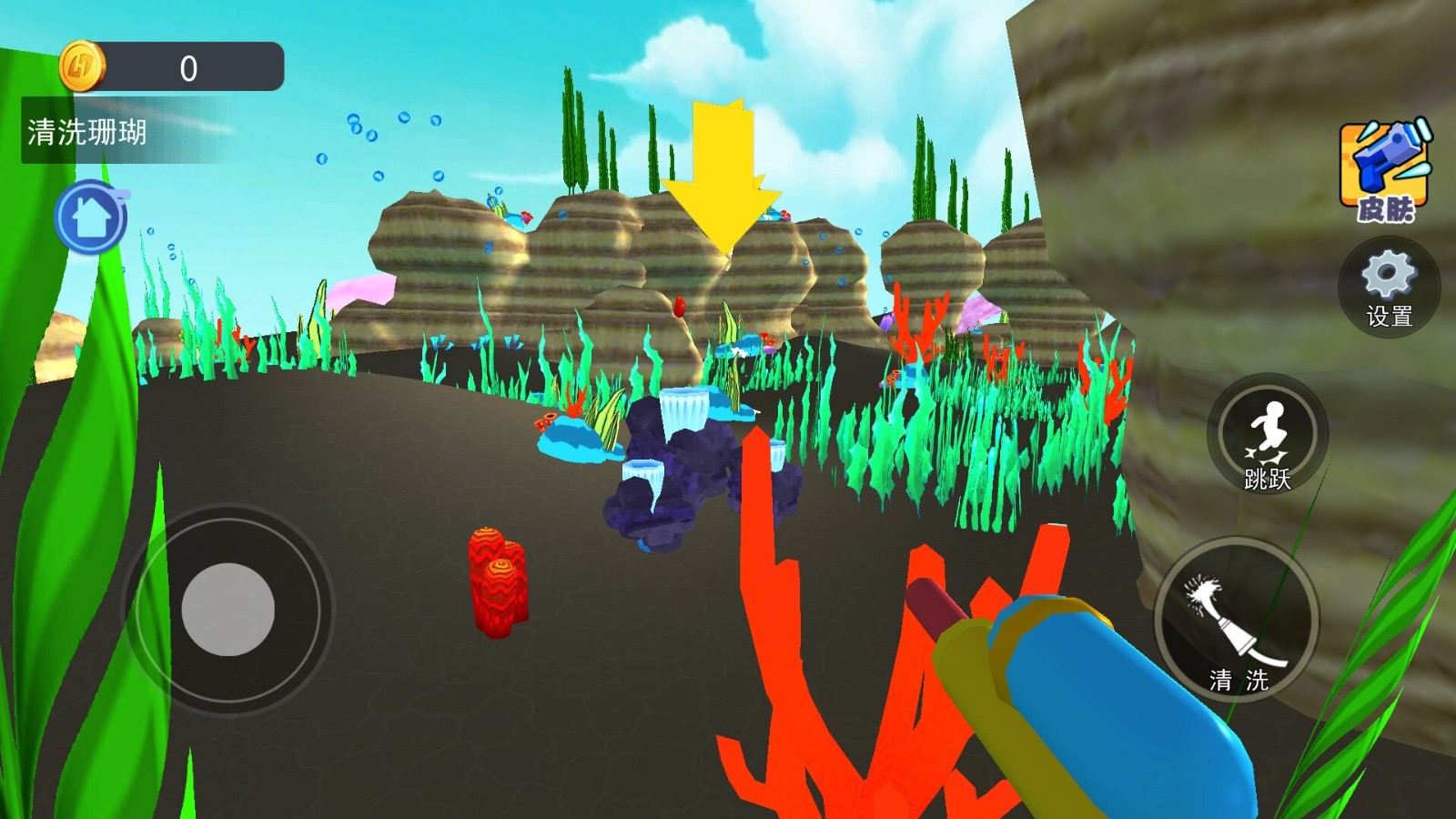
Task: Open the 皮肤 skins shop
Action: click(x=1385, y=171)
